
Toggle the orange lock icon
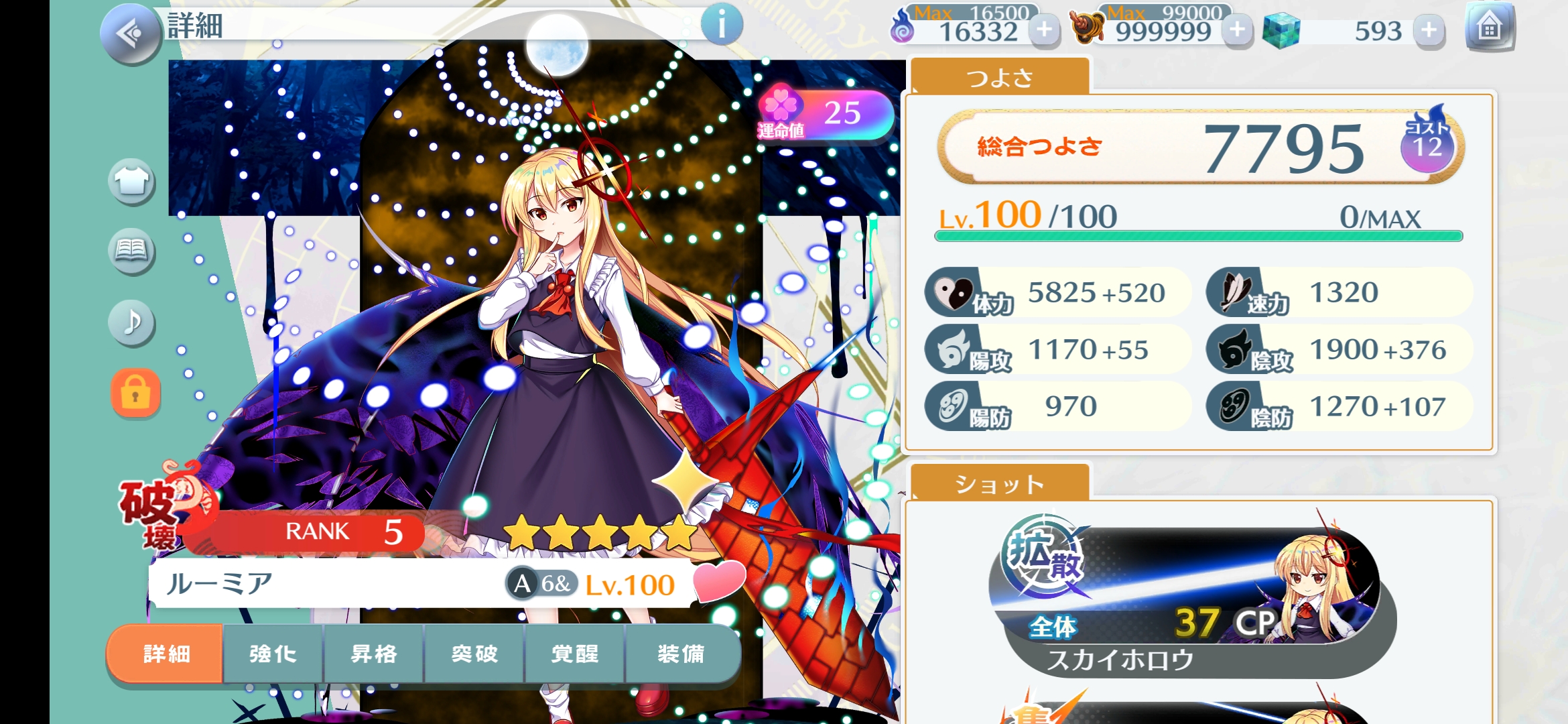135,394
